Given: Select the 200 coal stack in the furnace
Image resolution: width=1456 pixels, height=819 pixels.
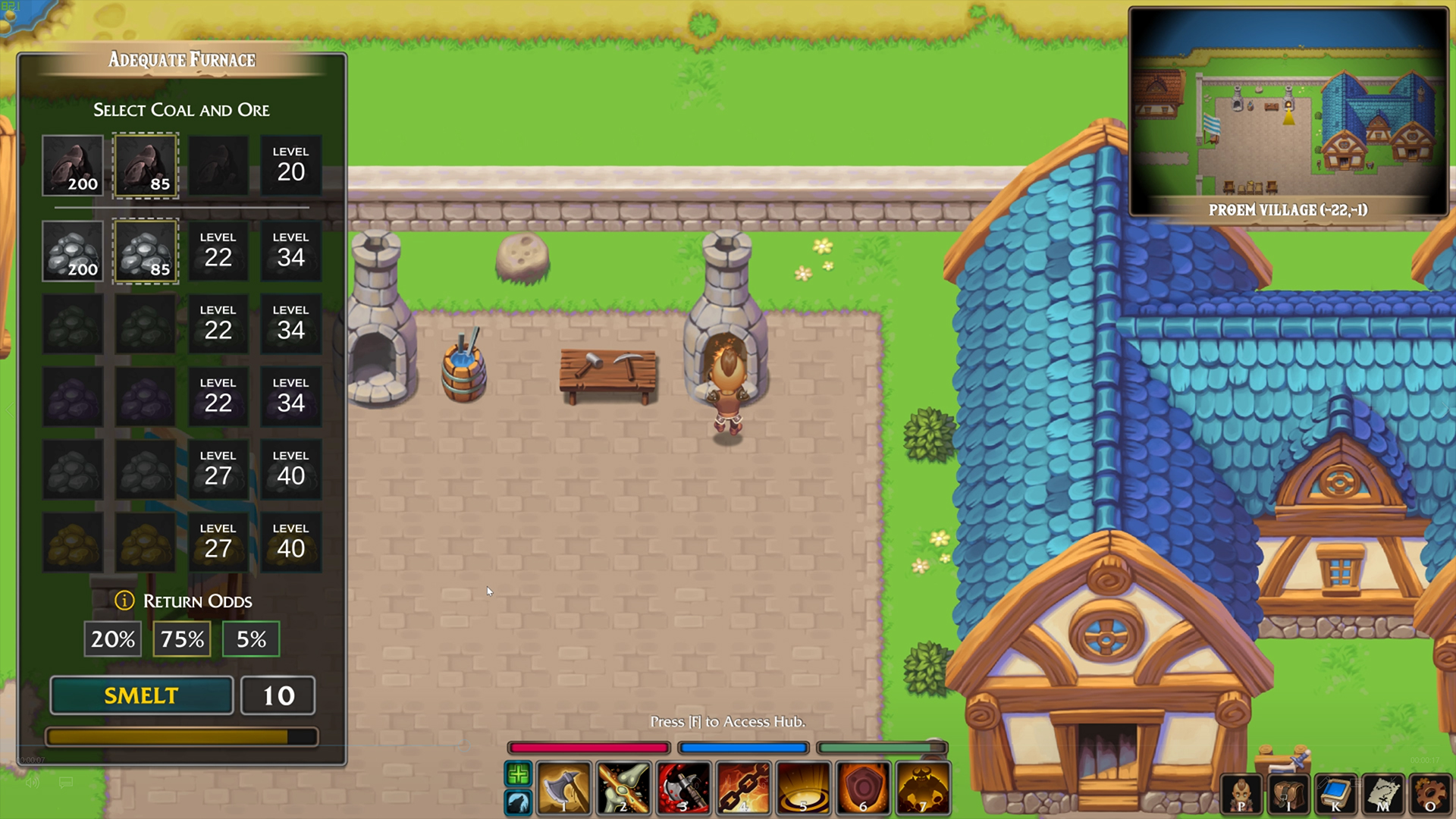Looking at the screenshot, I should click(x=73, y=165).
